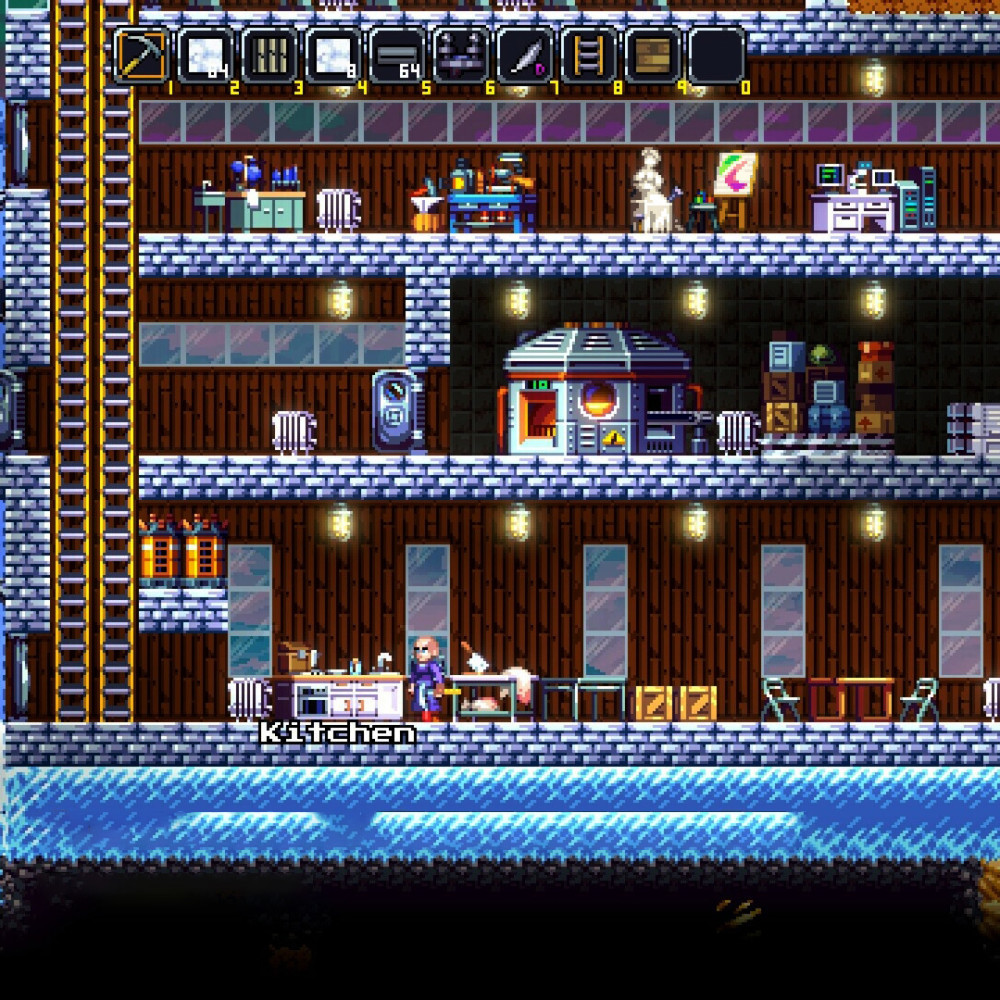This screenshot has width=1000, height=1000.
Task: Select the white block stack of 64
Action: tap(205, 55)
